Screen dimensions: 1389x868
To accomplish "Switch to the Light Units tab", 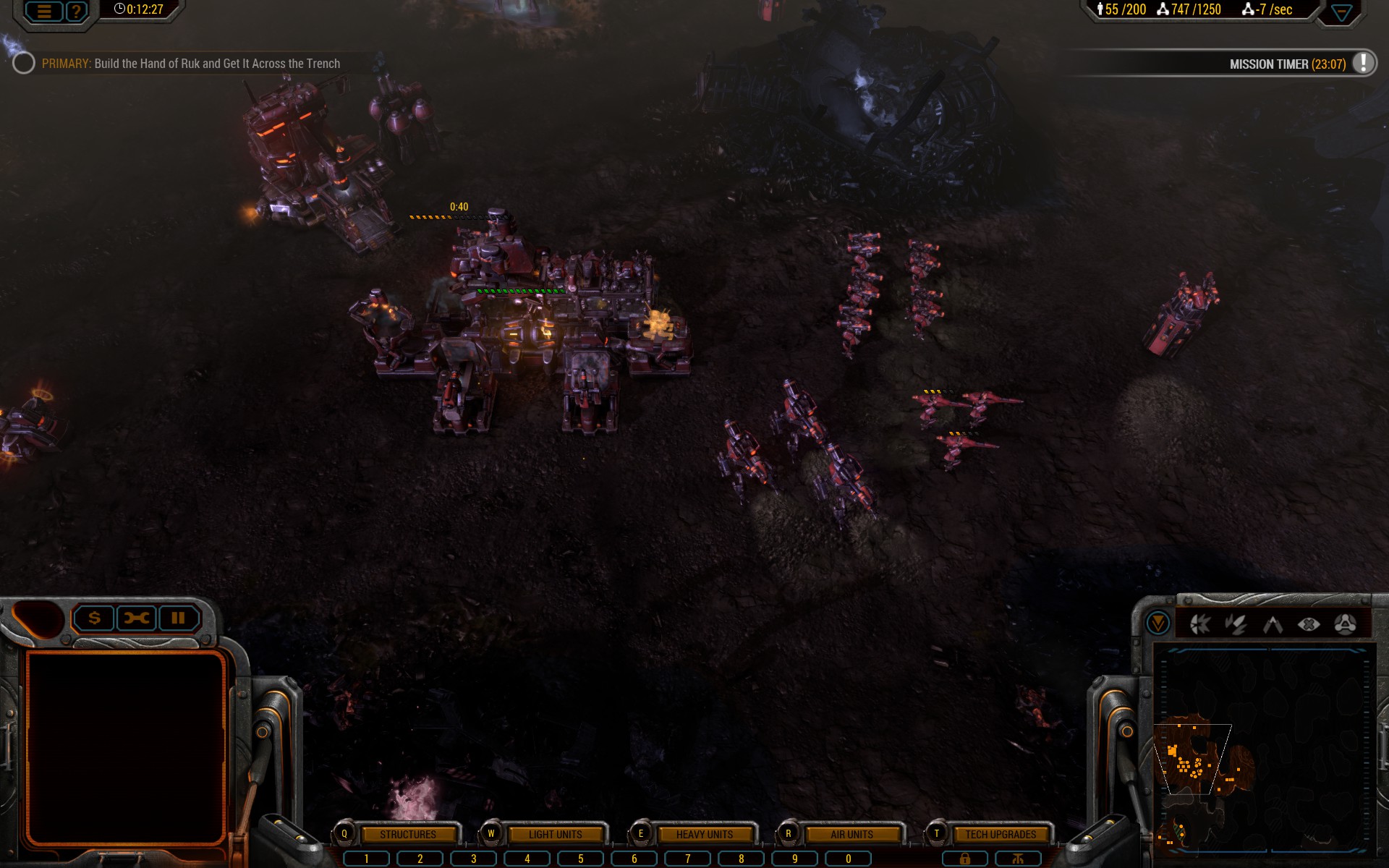I will 555,834.
